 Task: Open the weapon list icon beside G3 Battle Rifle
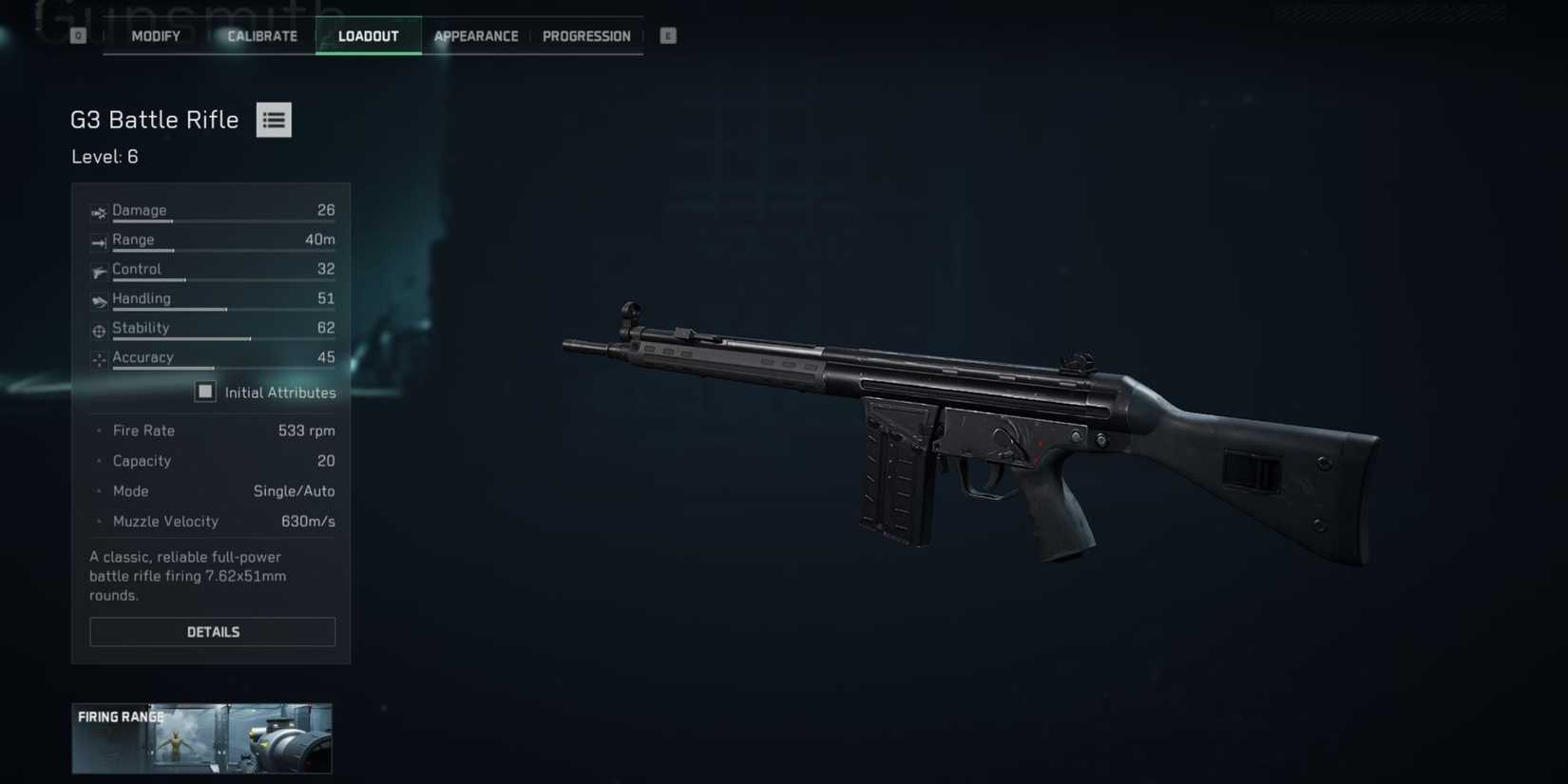click(274, 119)
